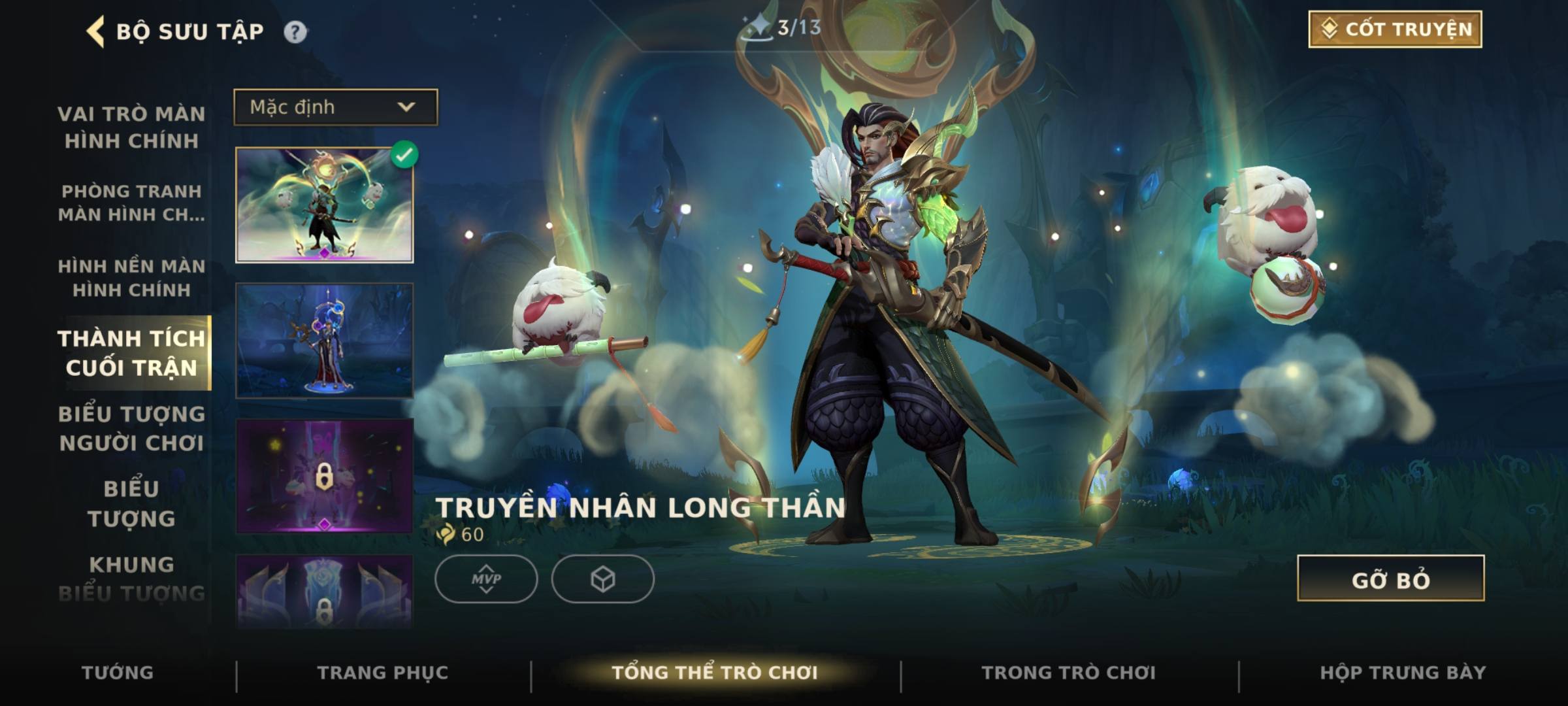This screenshot has width=1568, height=706.
Task: Choose Phòng Tranh Màn Hình Chính category
Action: coord(131,203)
